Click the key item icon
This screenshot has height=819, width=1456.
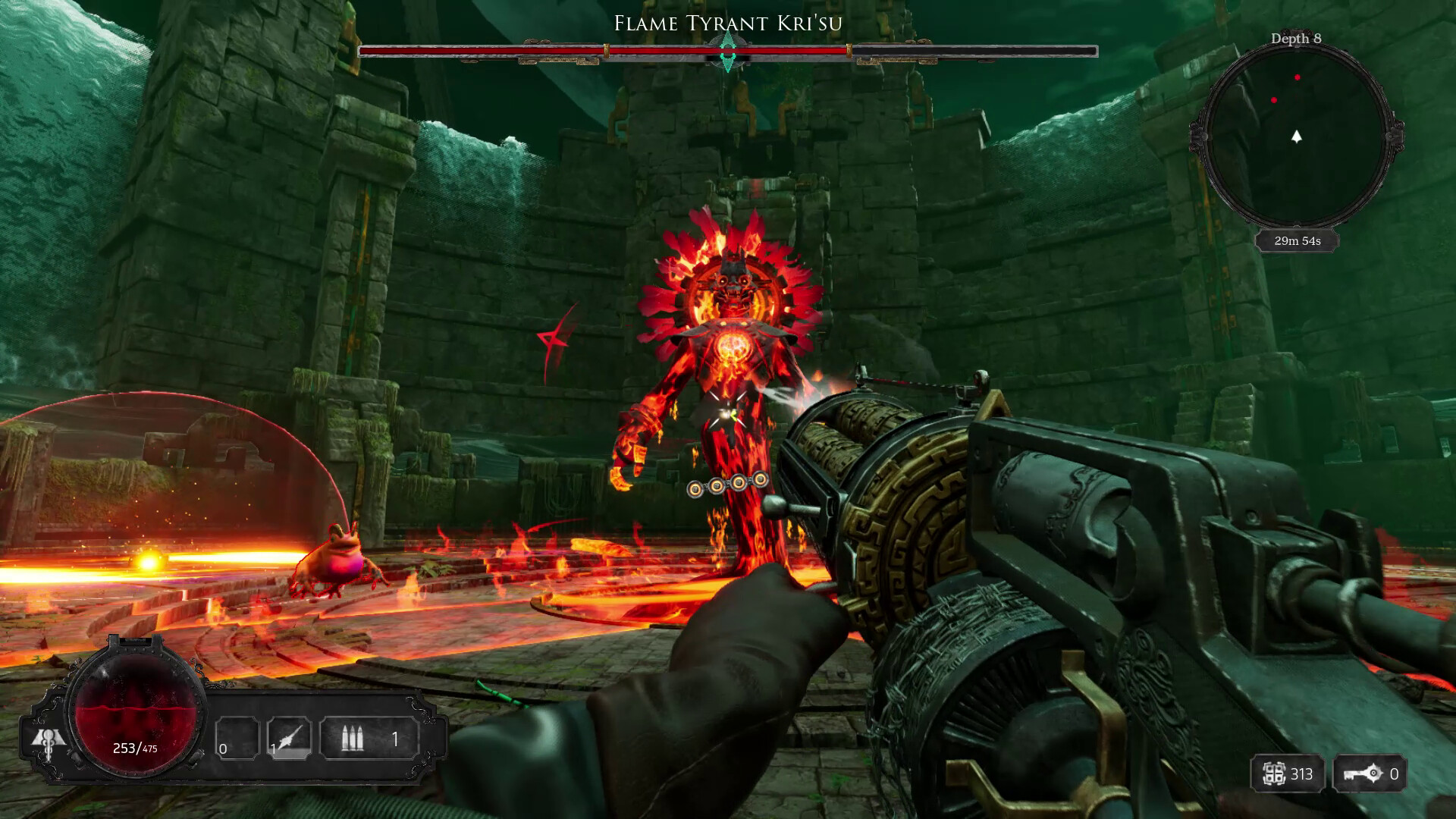coord(1360,774)
